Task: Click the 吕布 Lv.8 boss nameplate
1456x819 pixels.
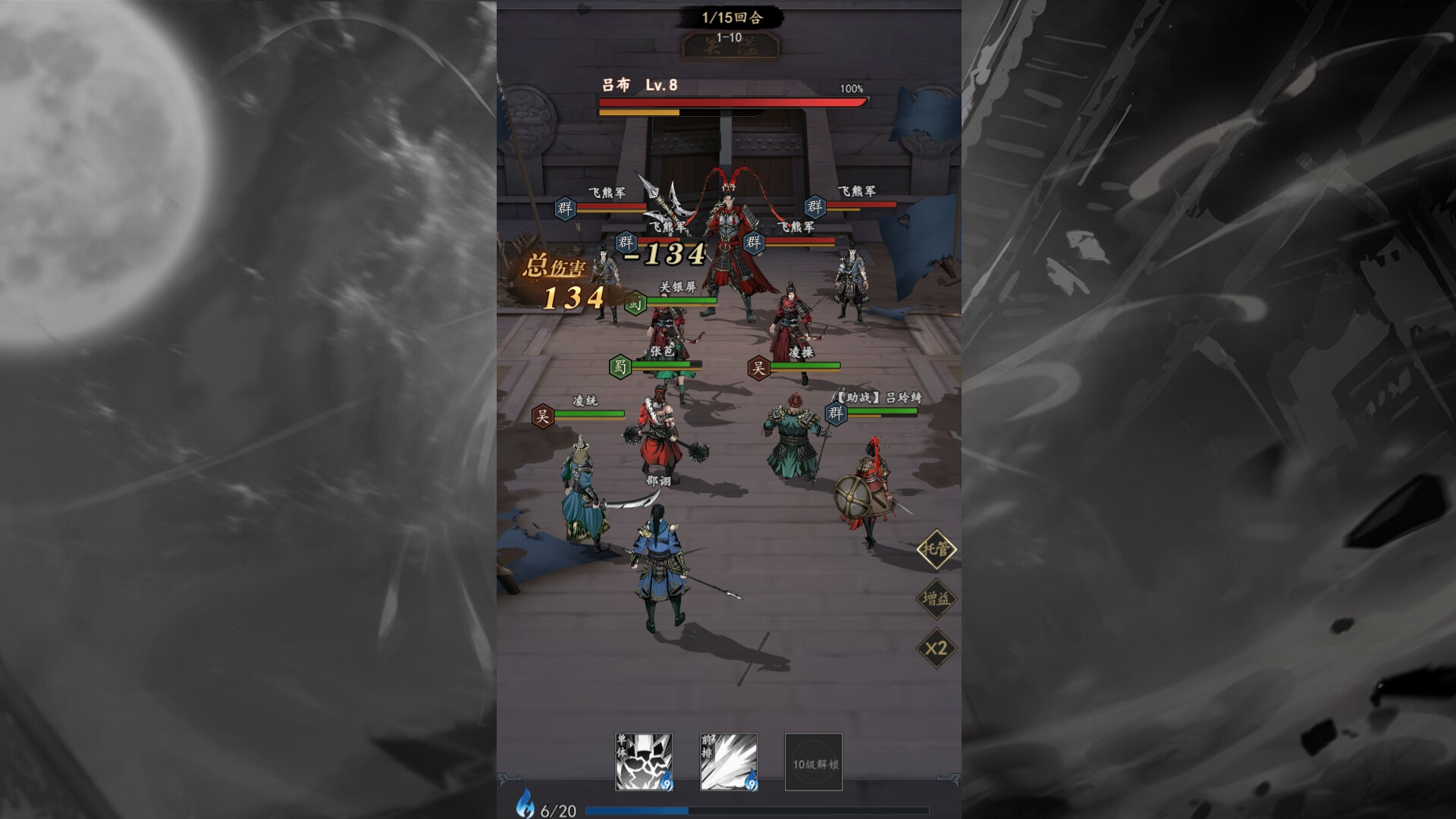Action: coord(634,87)
